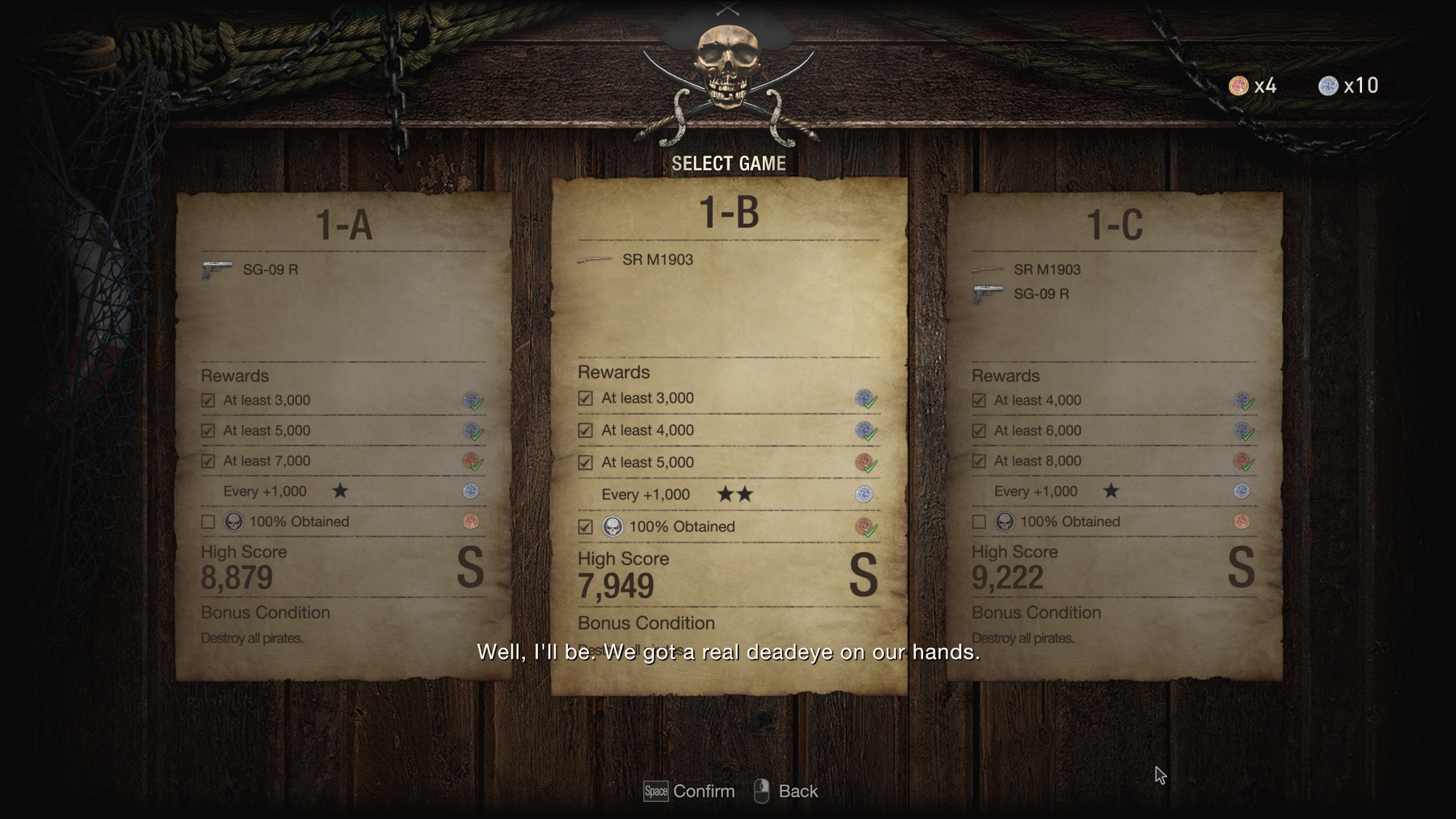
Task: Click the Confirm button
Action: click(x=689, y=791)
